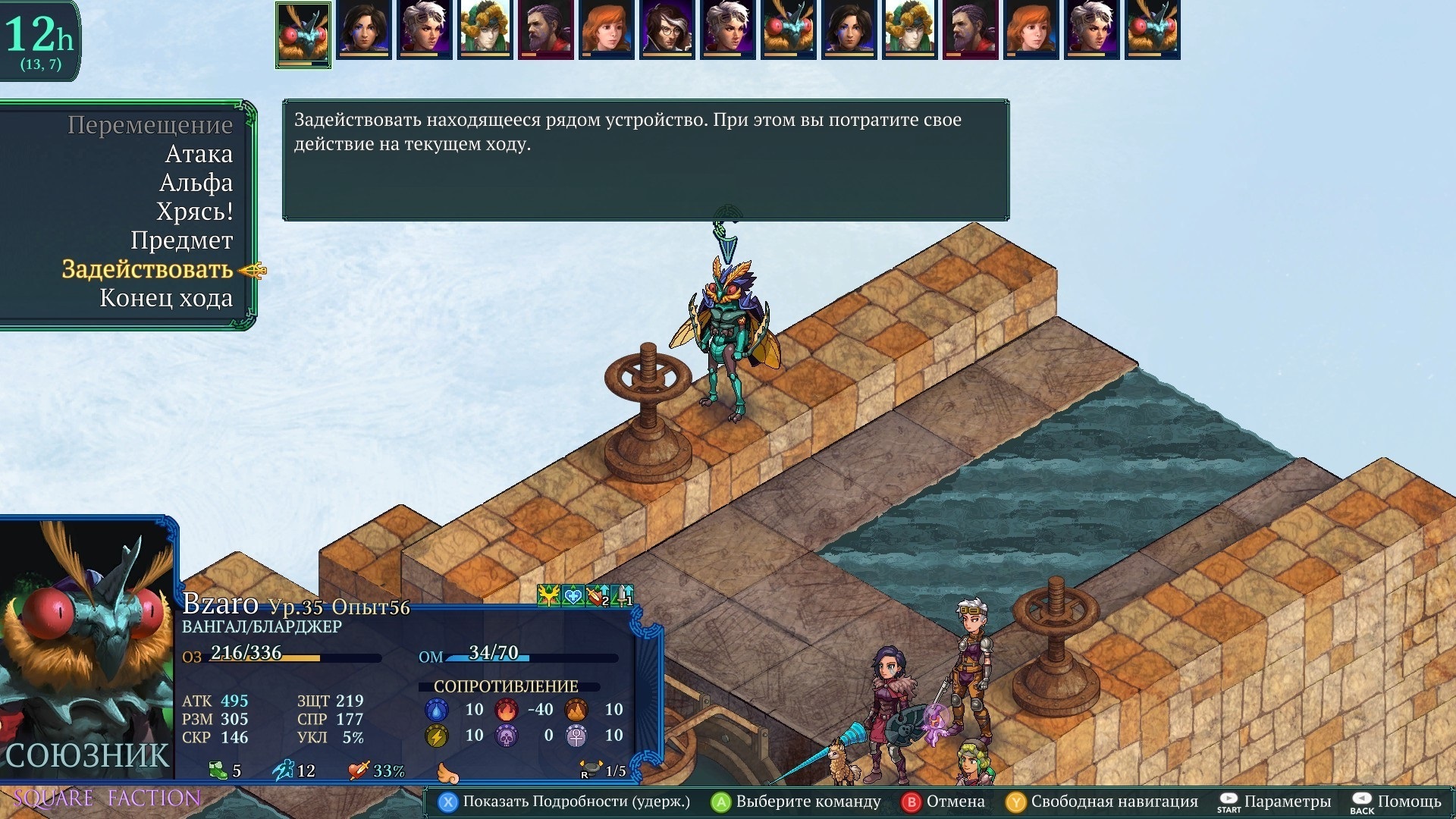Select the bespectacled man's turn order portrait

pyautogui.click(x=667, y=30)
